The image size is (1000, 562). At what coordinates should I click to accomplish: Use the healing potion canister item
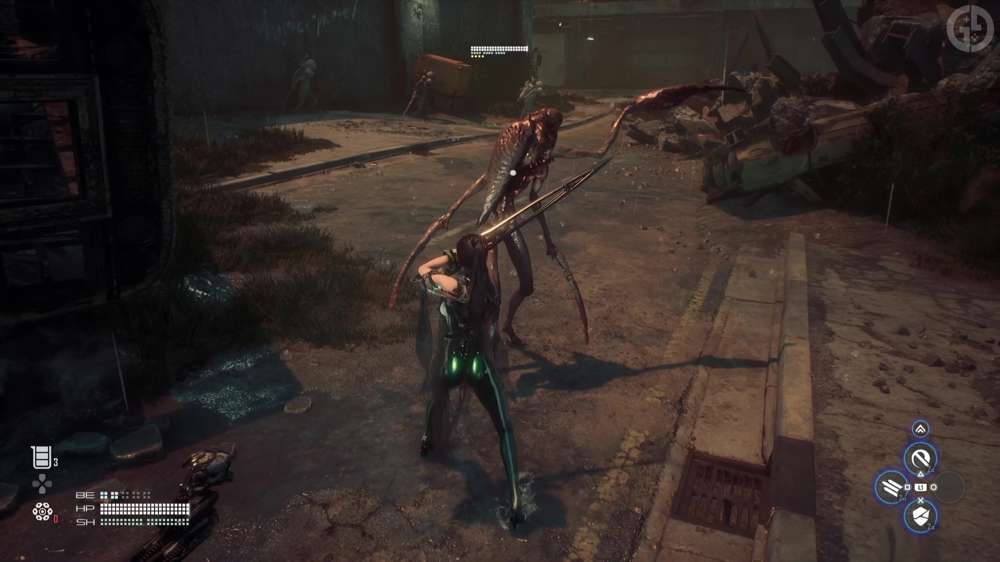click(40, 457)
